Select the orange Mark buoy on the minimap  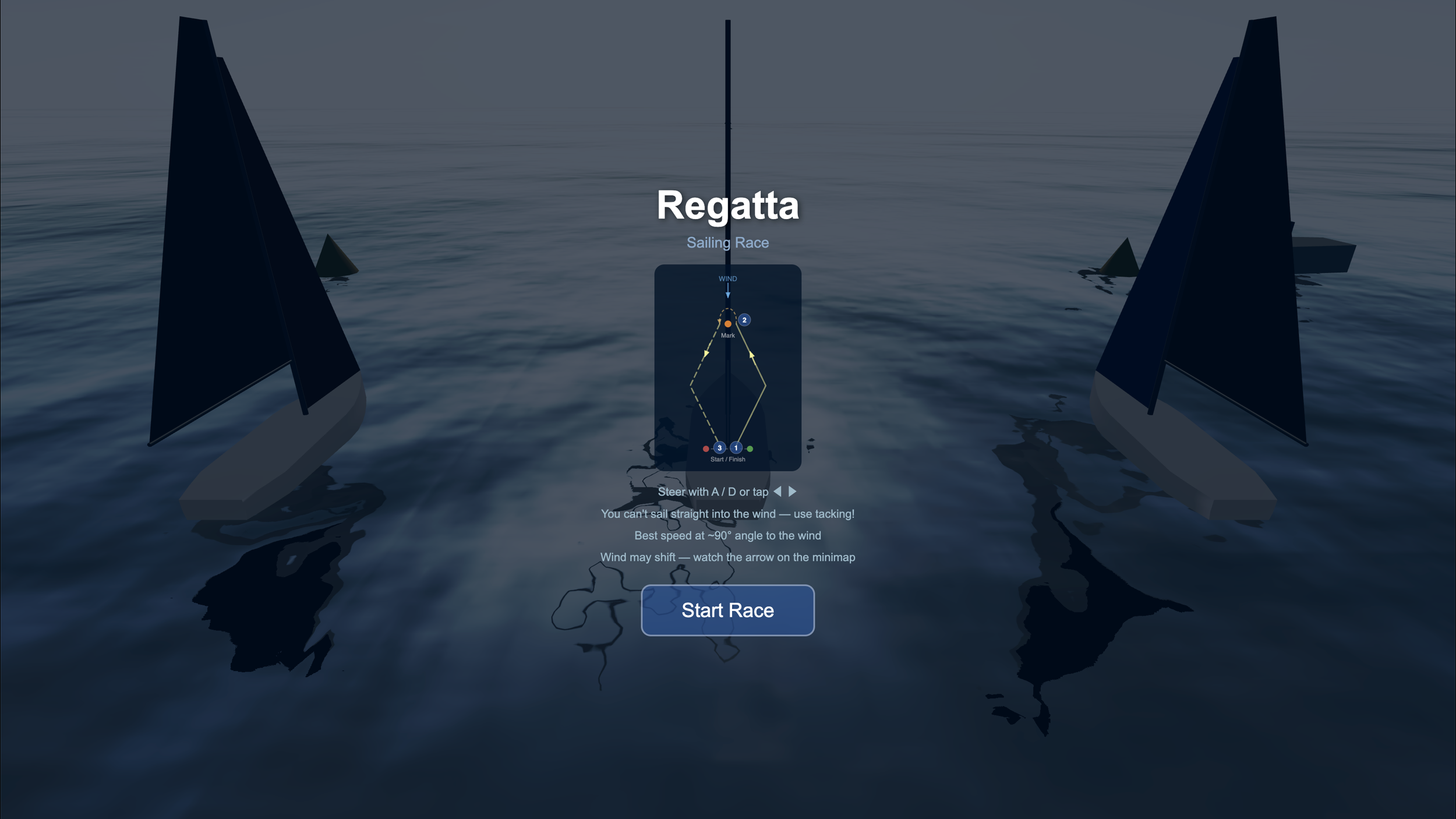click(x=728, y=324)
